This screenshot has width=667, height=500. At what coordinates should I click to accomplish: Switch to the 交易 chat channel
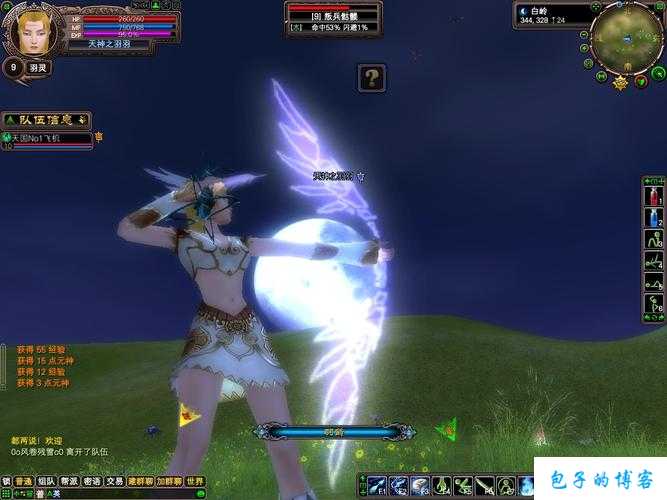pos(116,481)
